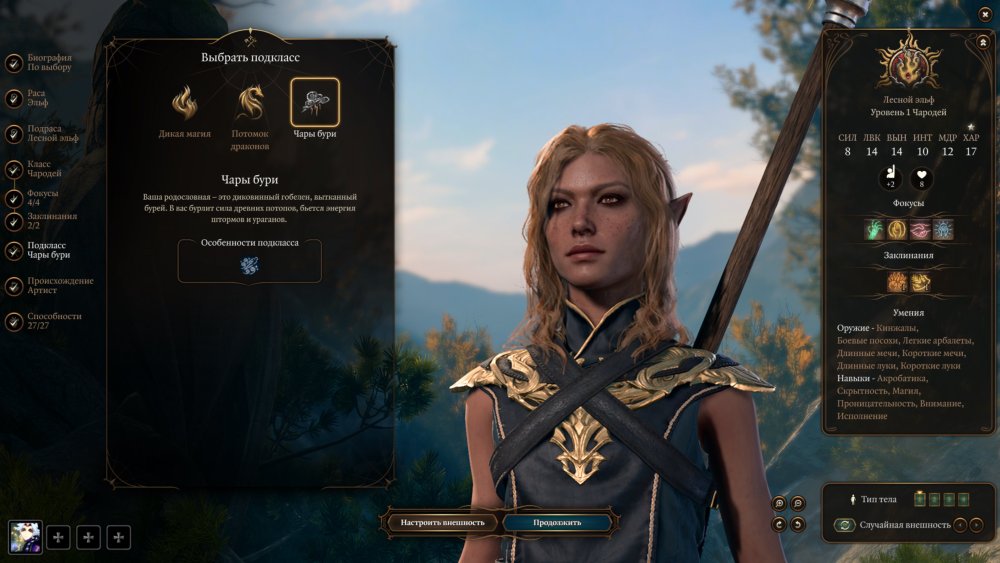This screenshot has width=1000, height=563.
Task: Go to the Биография step
Action: pyautogui.click(x=15, y=63)
